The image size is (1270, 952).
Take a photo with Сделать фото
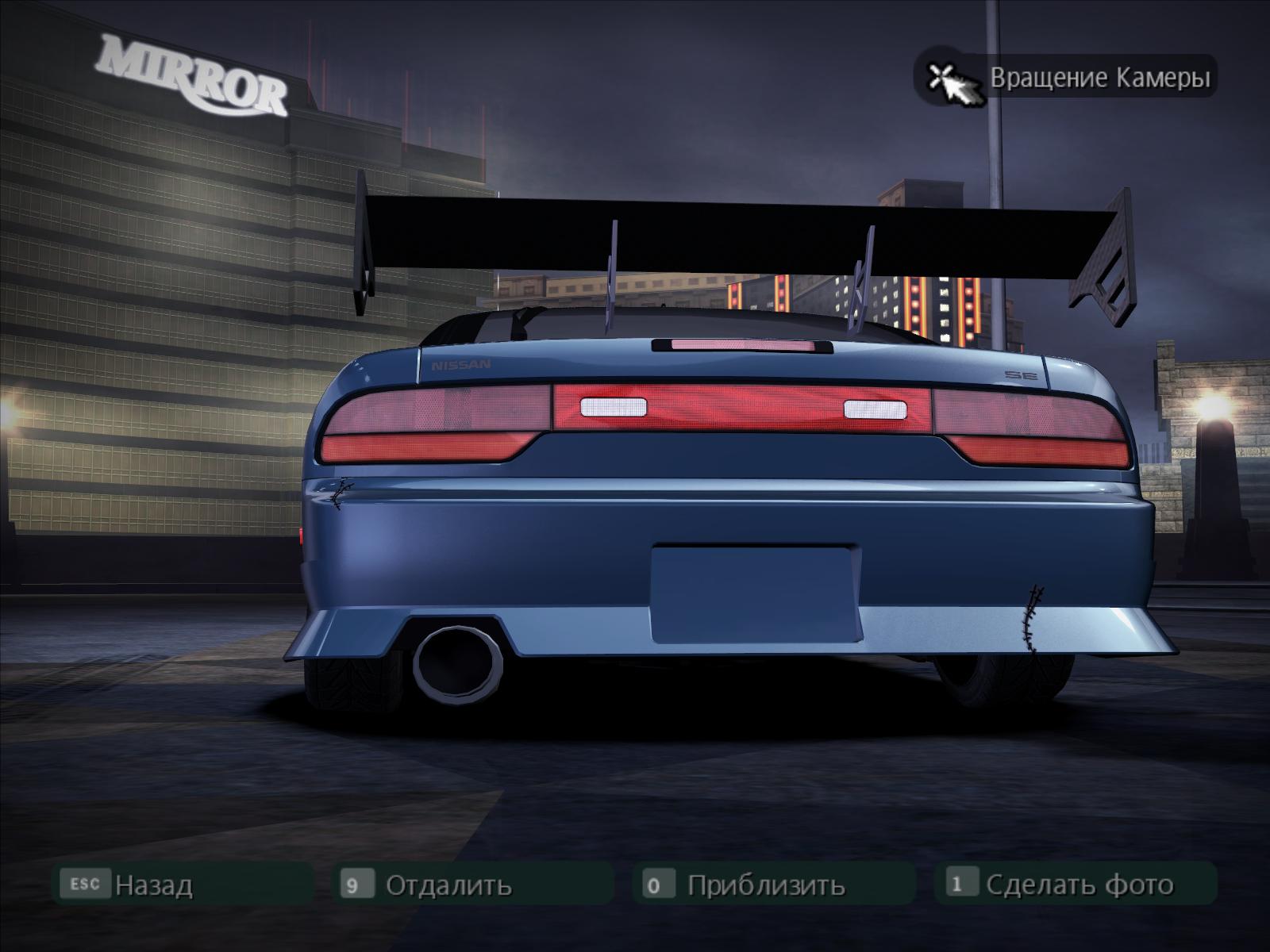pyautogui.click(x=1078, y=885)
